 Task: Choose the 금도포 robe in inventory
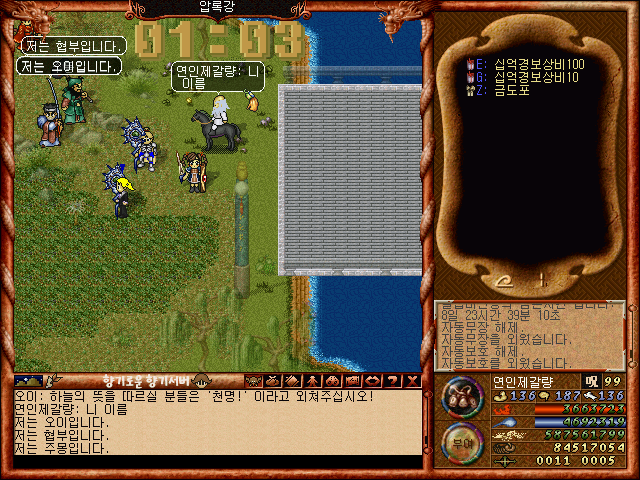coord(510,90)
